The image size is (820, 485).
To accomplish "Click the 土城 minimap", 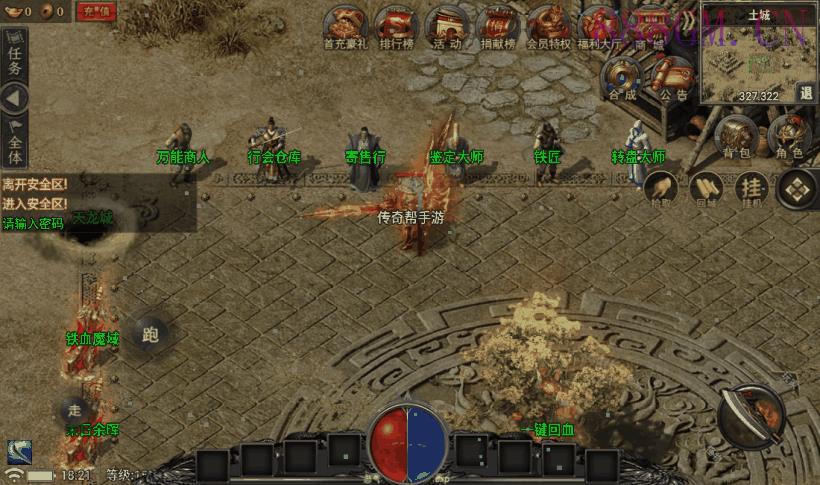I will pos(750,58).
